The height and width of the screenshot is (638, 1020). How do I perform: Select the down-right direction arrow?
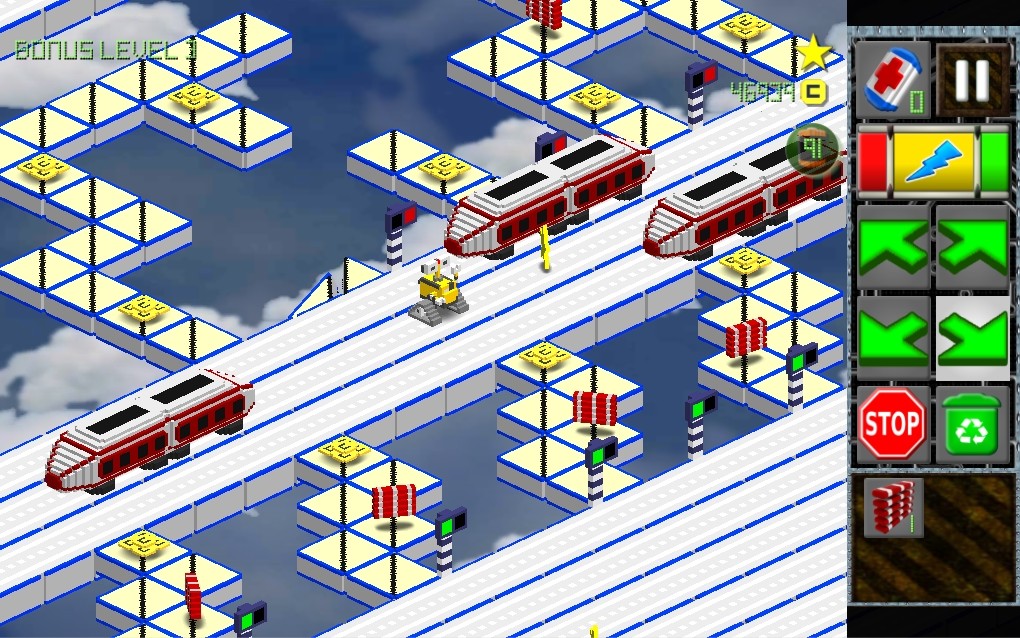pos(972,337)
